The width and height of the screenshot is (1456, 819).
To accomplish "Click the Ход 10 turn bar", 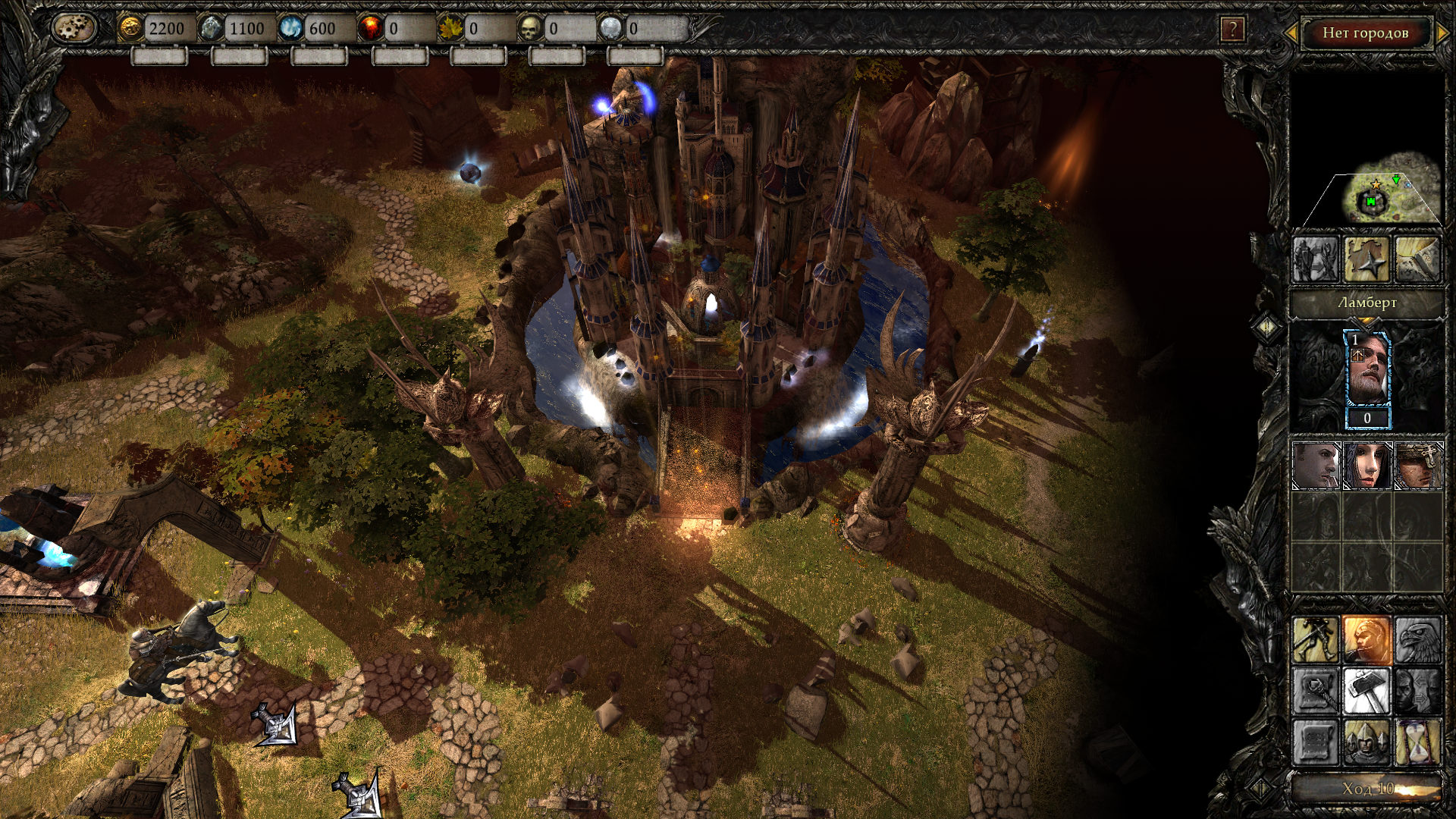I will [1367, 789].
